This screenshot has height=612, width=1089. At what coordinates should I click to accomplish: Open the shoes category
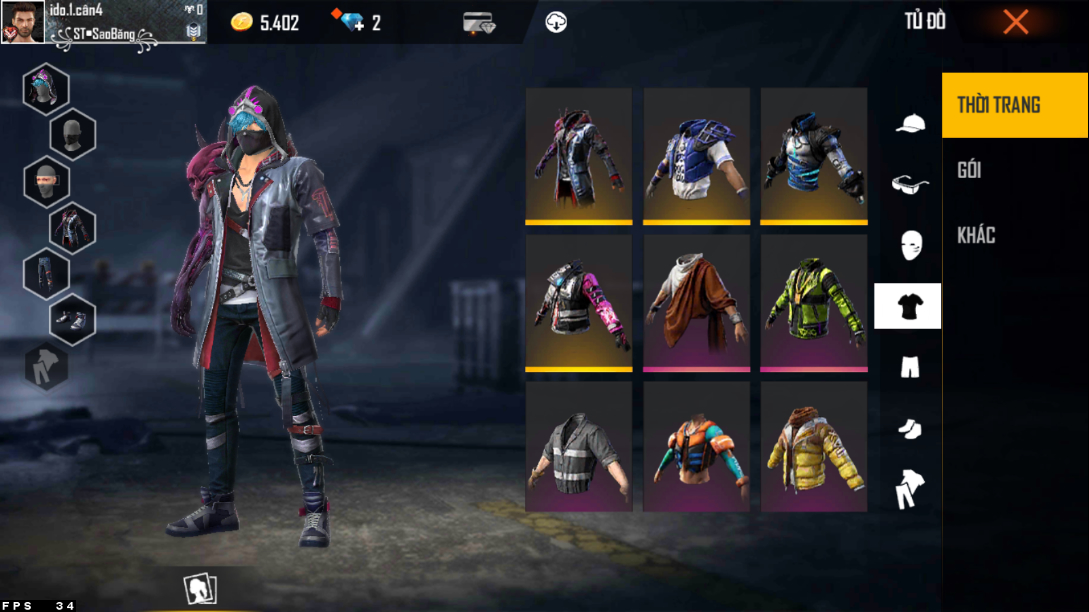pyautogui.click(x=909, y=428)
